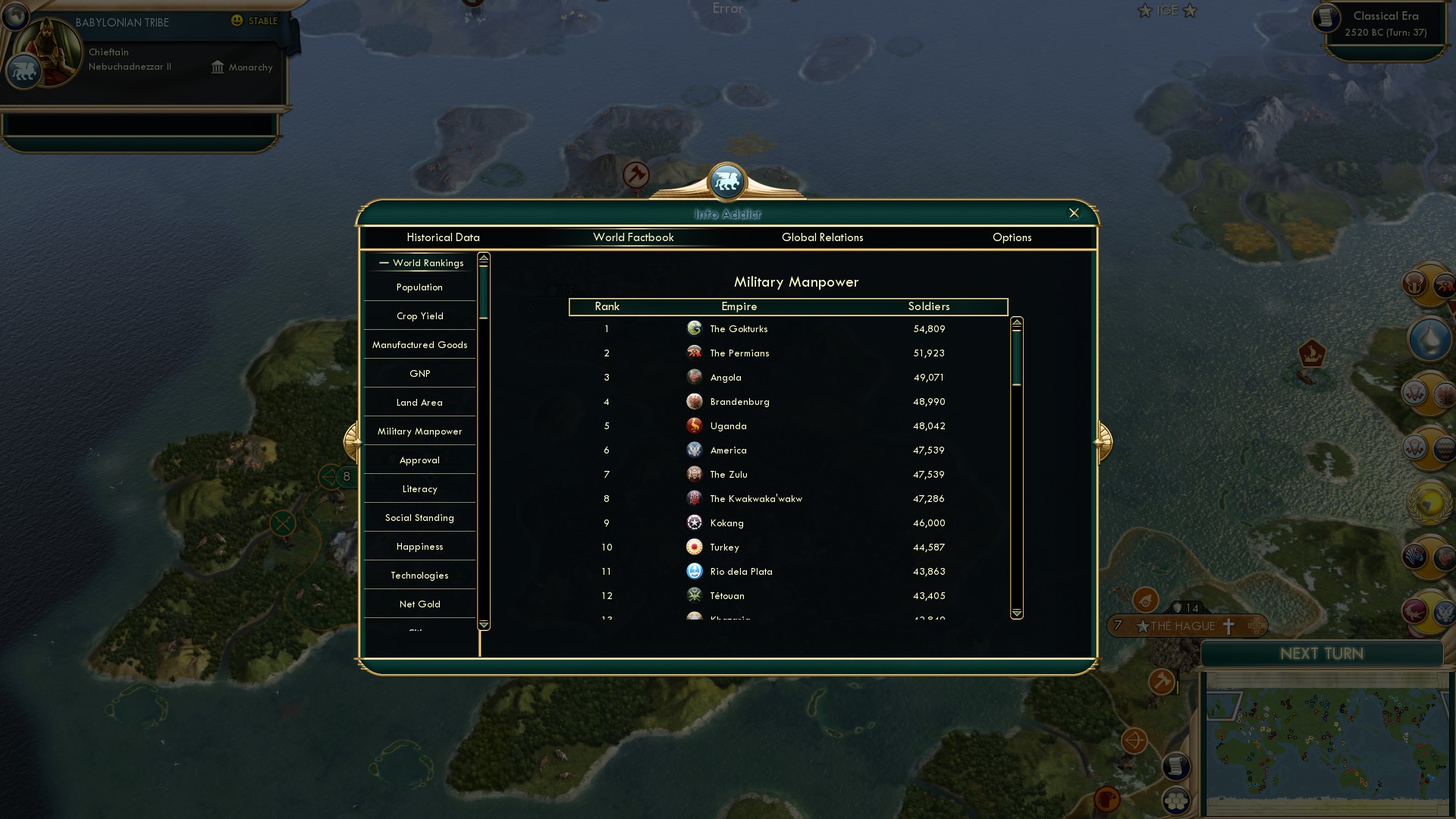Click the catapult icon above The Hague
This screenshot has height=819, width=1456.
click(x=1145, y=601)
